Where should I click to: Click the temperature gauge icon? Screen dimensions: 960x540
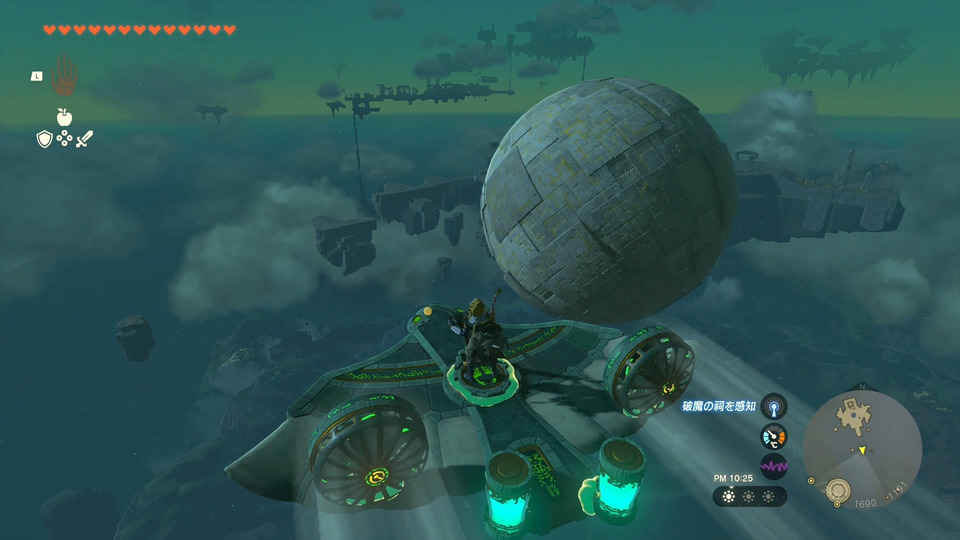click(x=773, y=436)
